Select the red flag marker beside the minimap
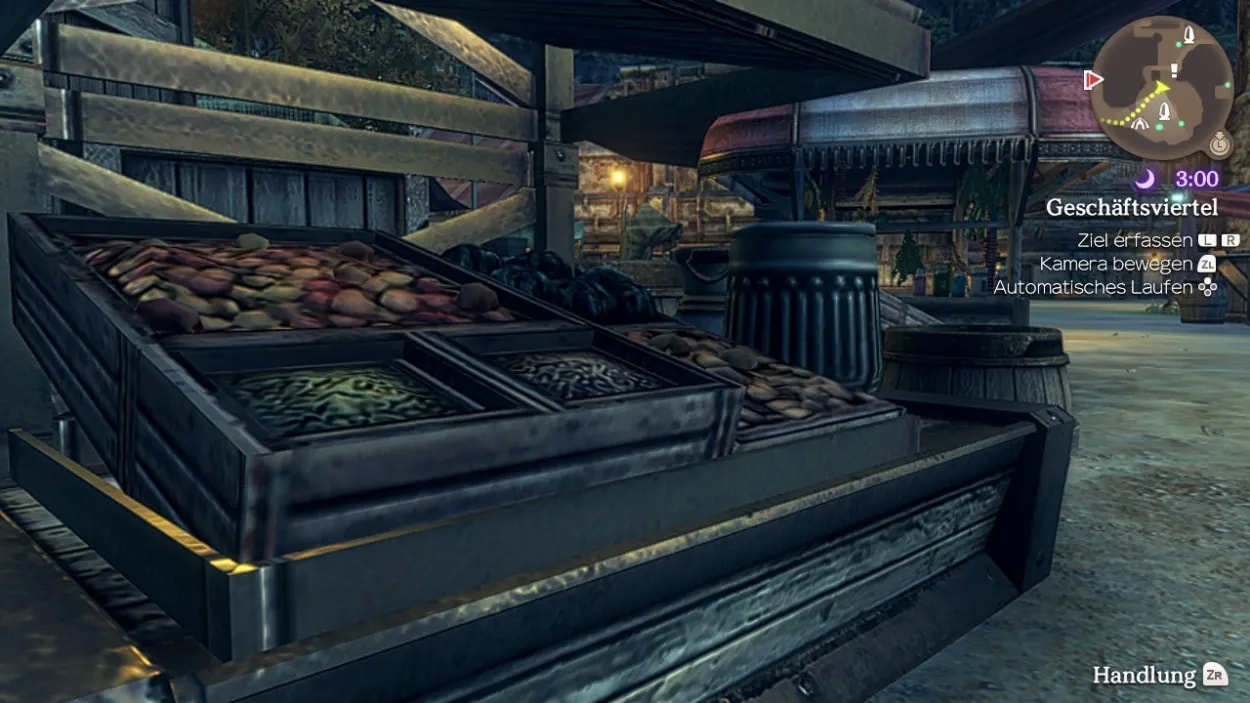This screenshot has width=1250, height=703. click(x=1093, y=79)
